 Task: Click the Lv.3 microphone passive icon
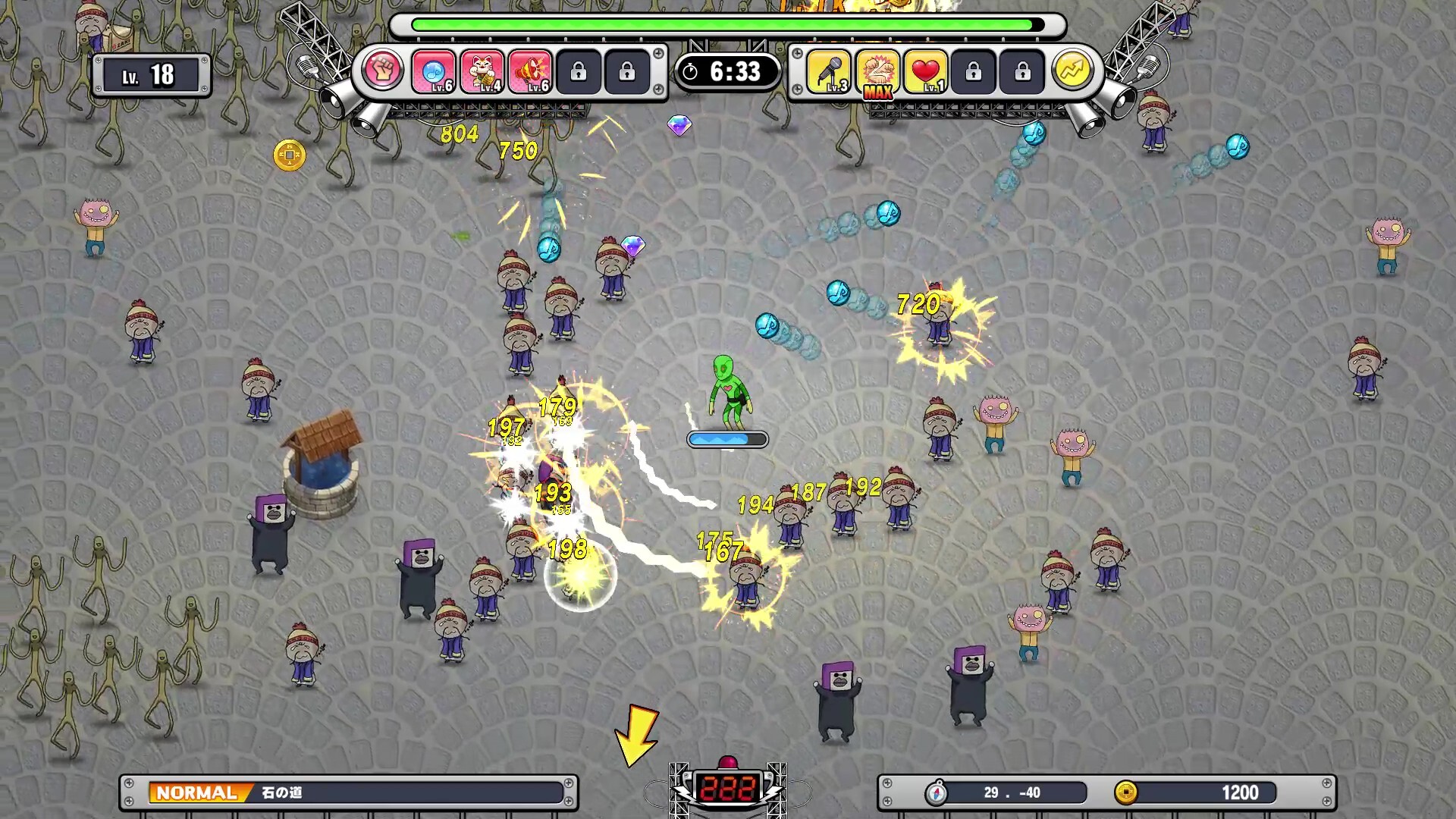829,71
